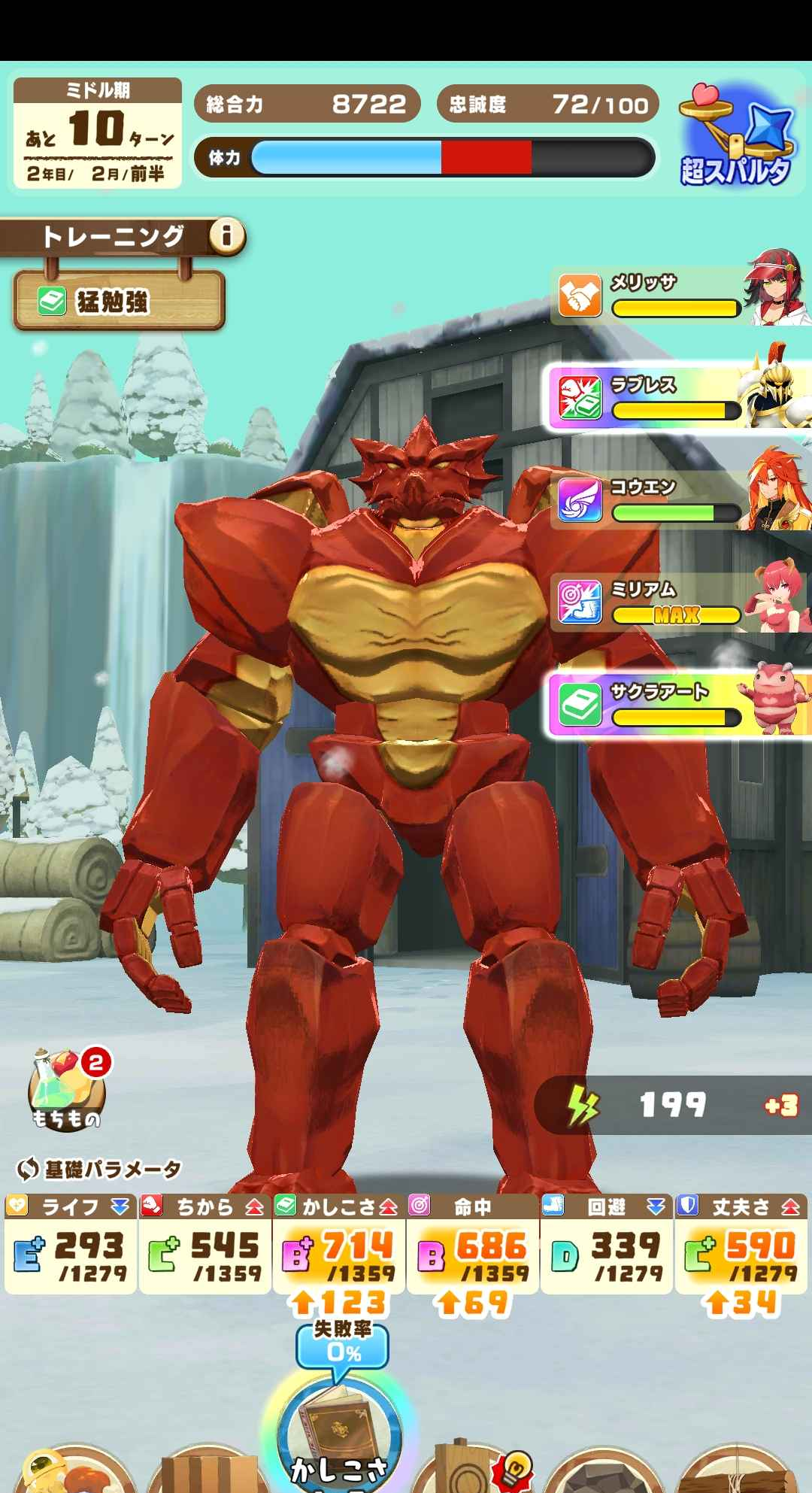Toggle the 基礎パラメータ display
Screen dimensions: 812x1493
(x=99, y=1170)
